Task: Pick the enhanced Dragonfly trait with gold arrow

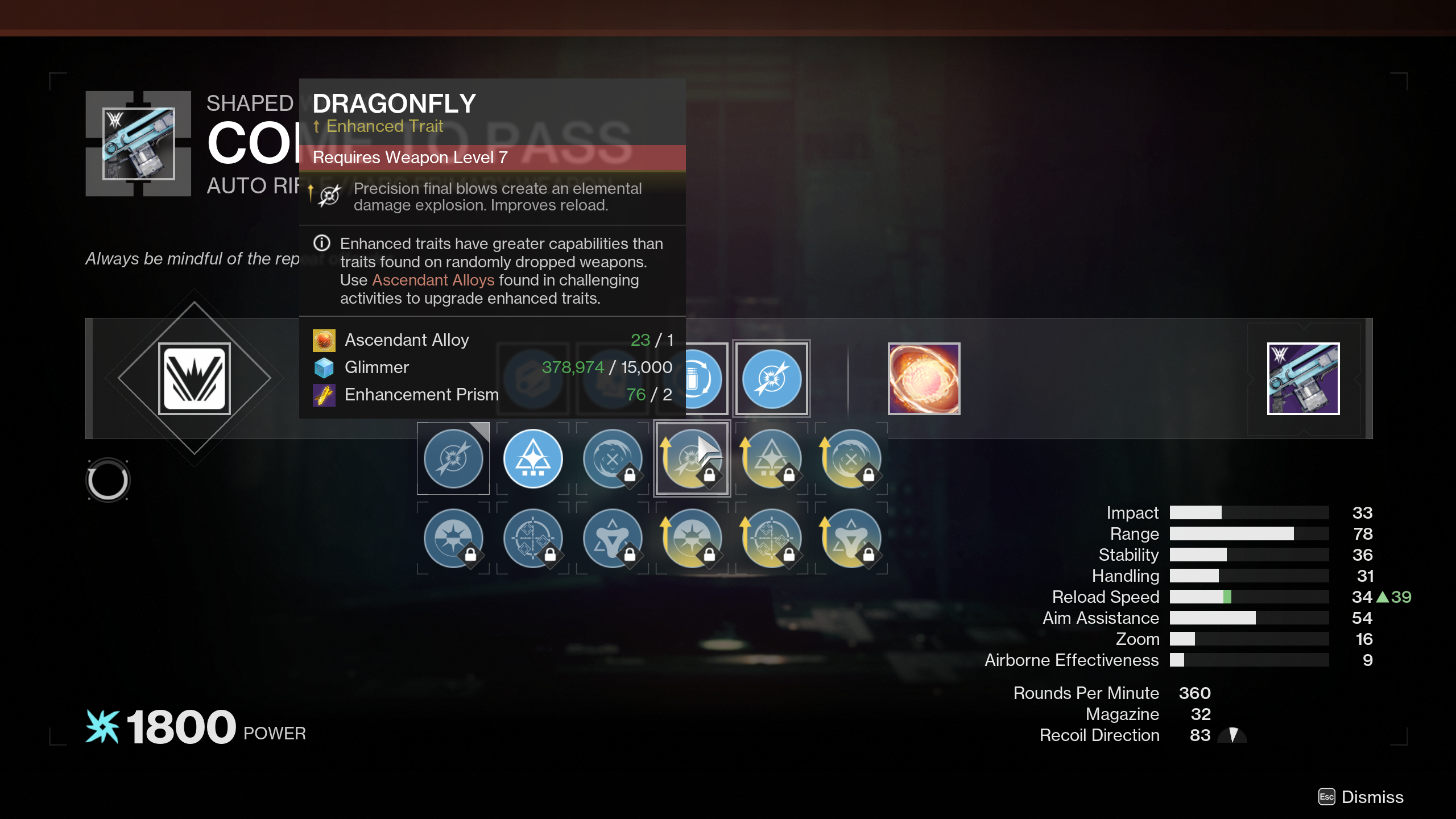Action: click(692, 458)
